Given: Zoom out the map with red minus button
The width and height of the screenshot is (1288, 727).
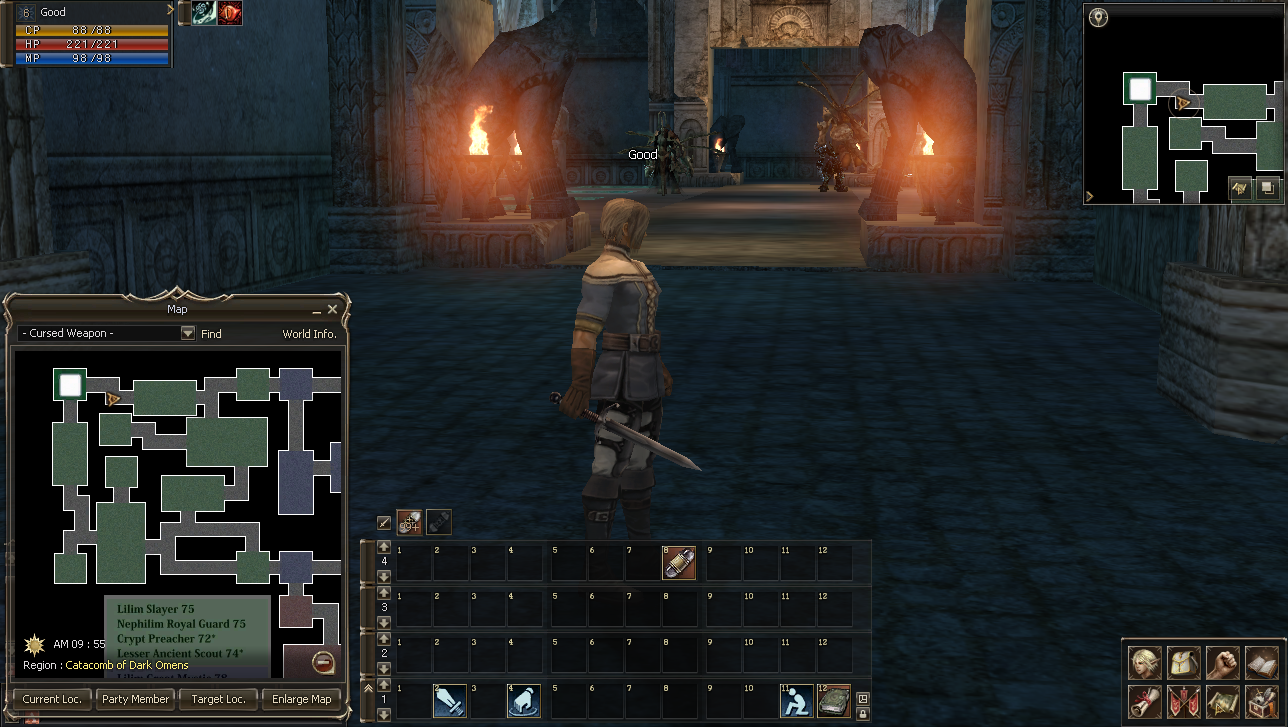Looking at the screenshot, I should 323,662.
